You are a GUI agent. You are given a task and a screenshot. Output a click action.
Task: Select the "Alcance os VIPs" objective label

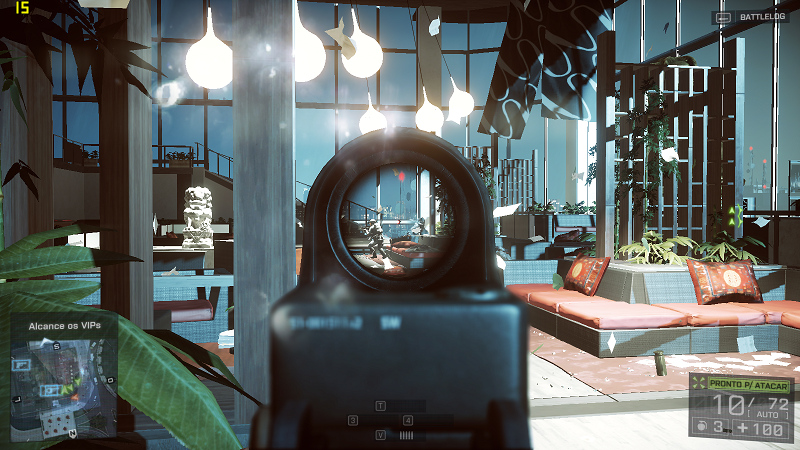click(66, 323)
